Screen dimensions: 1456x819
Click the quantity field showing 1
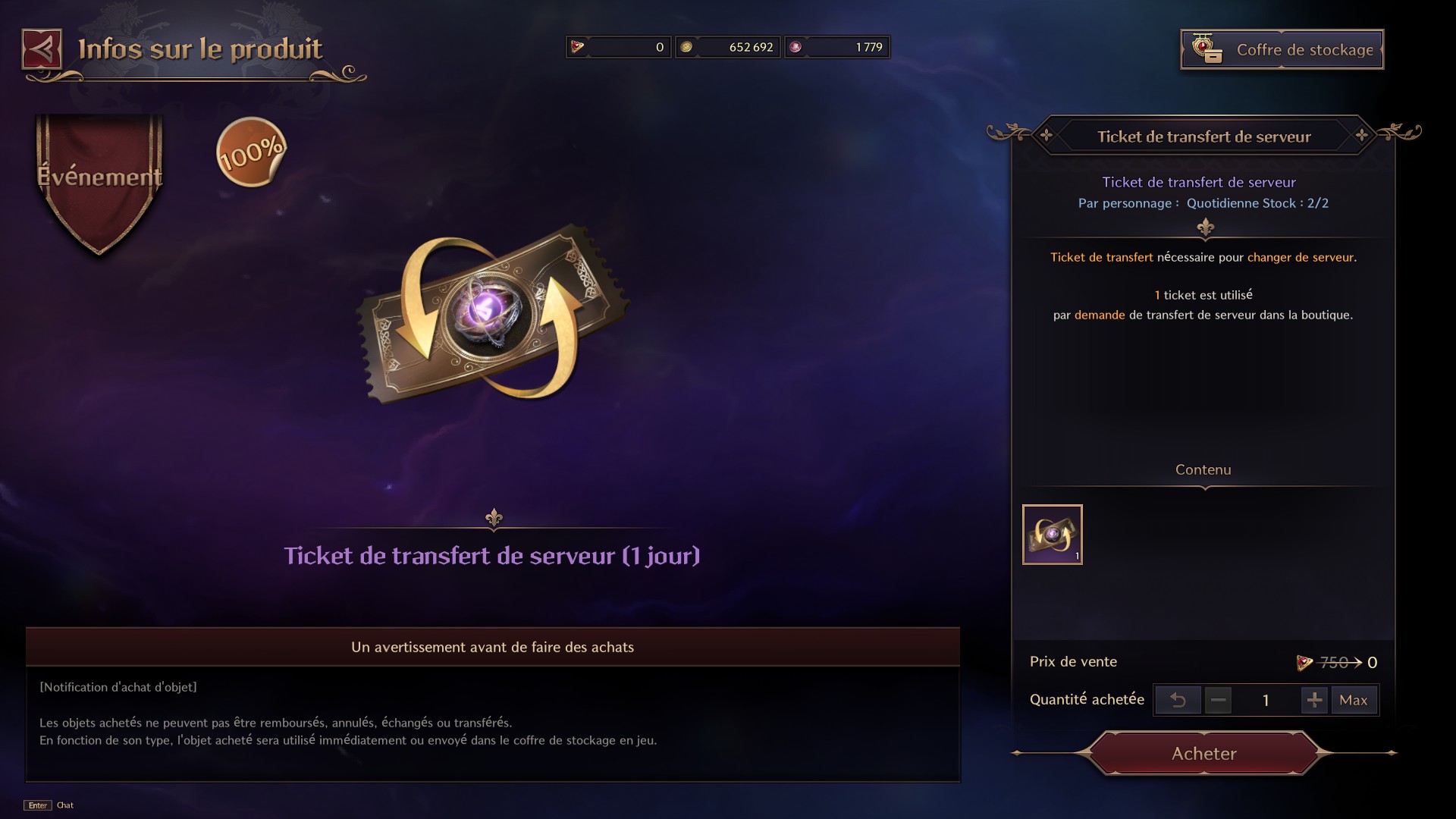click(1266, 700)
